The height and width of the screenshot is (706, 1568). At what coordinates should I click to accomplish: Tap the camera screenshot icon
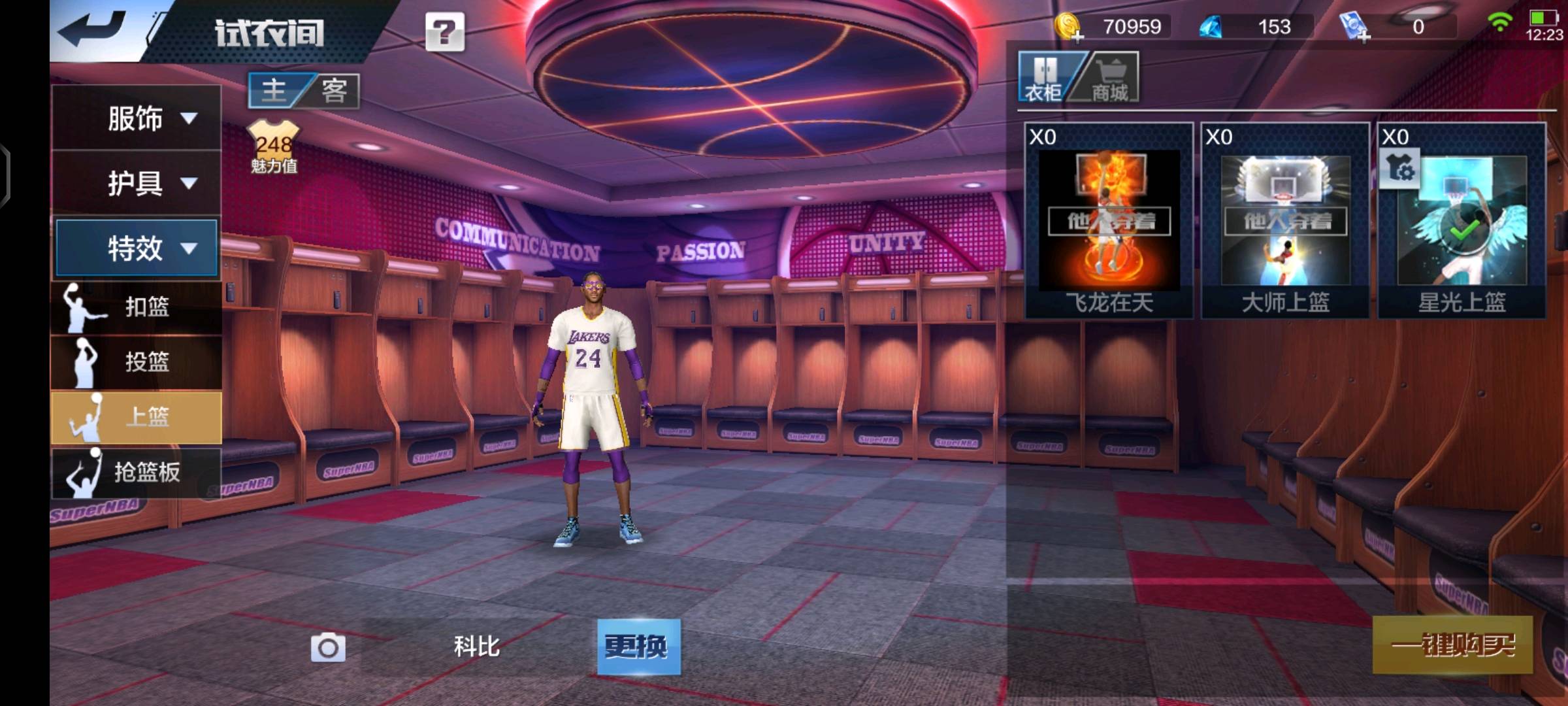point(328,647)
